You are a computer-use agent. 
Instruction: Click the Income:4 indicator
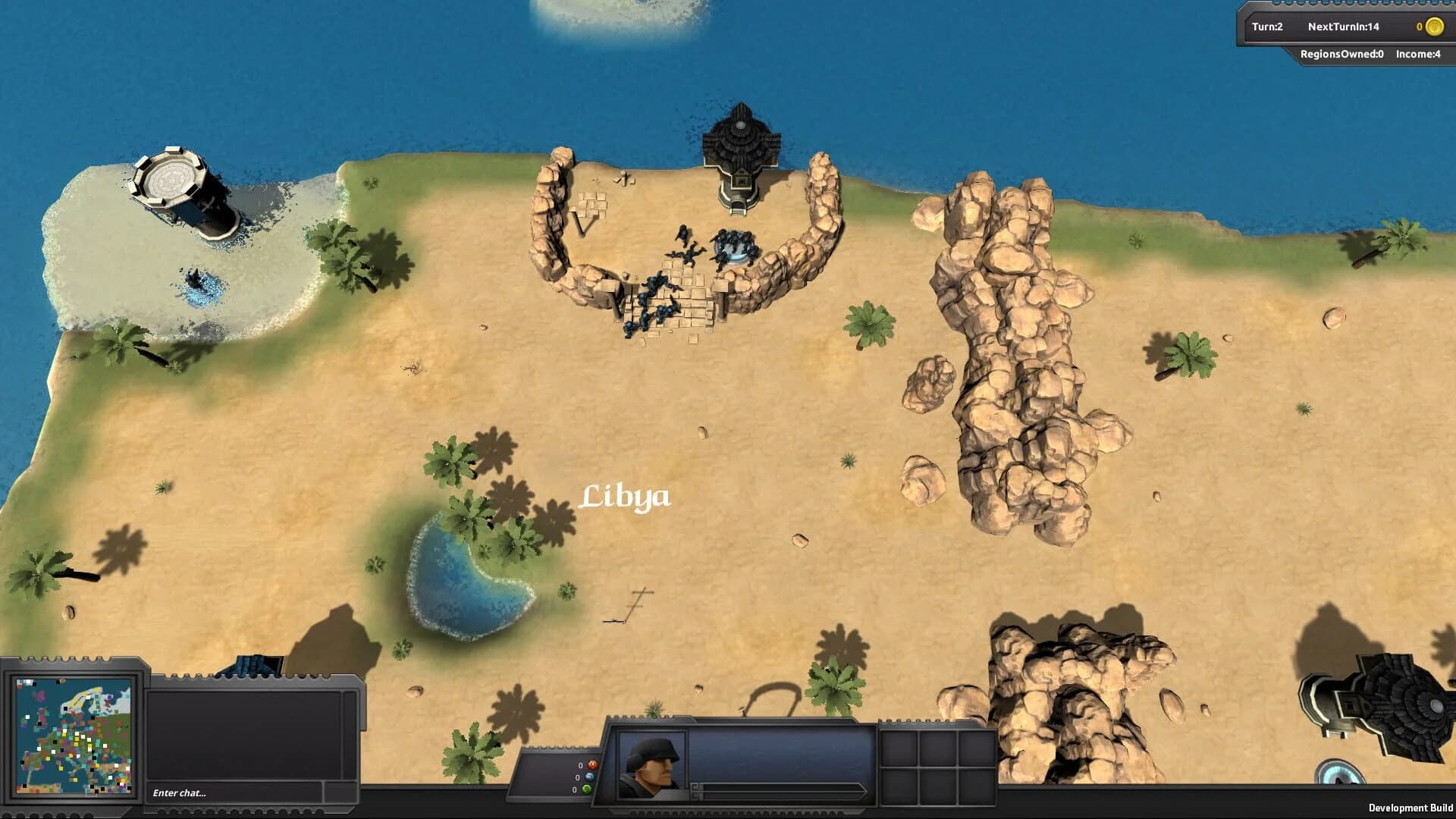[x=1416, y=55]
